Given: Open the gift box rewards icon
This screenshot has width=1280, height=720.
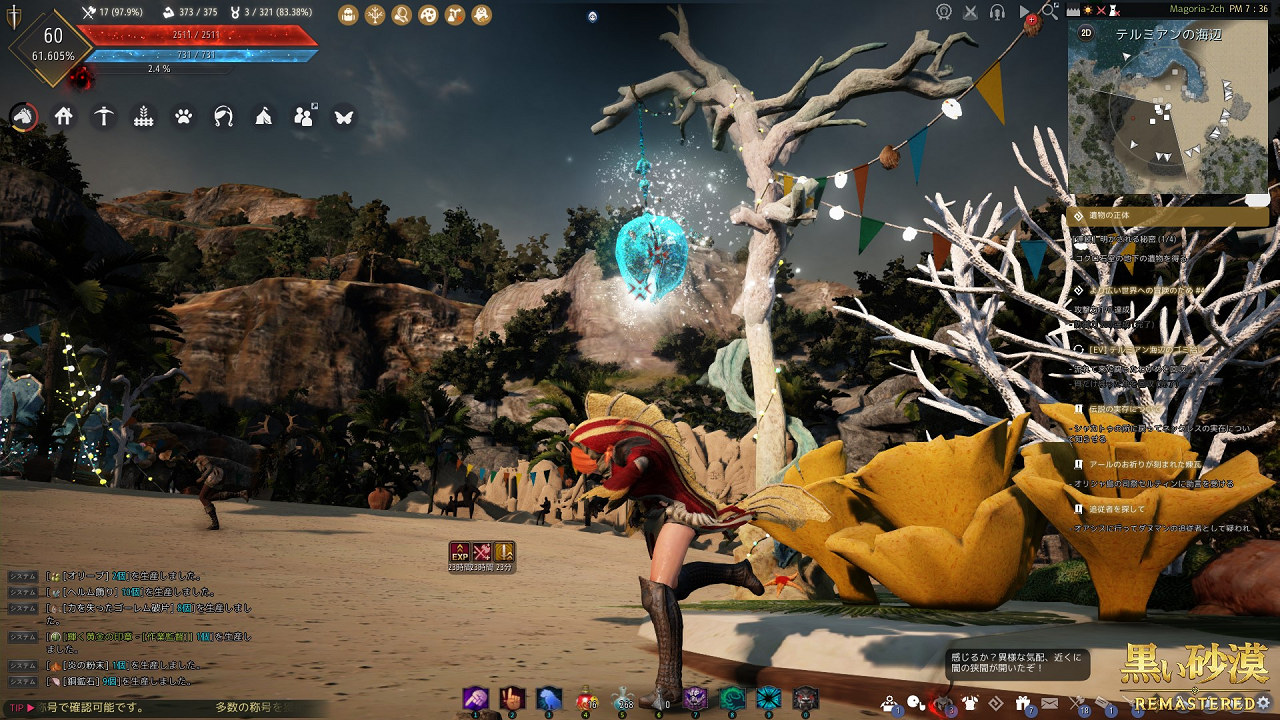Looking at the screenshot, I should pos(1022,703).
